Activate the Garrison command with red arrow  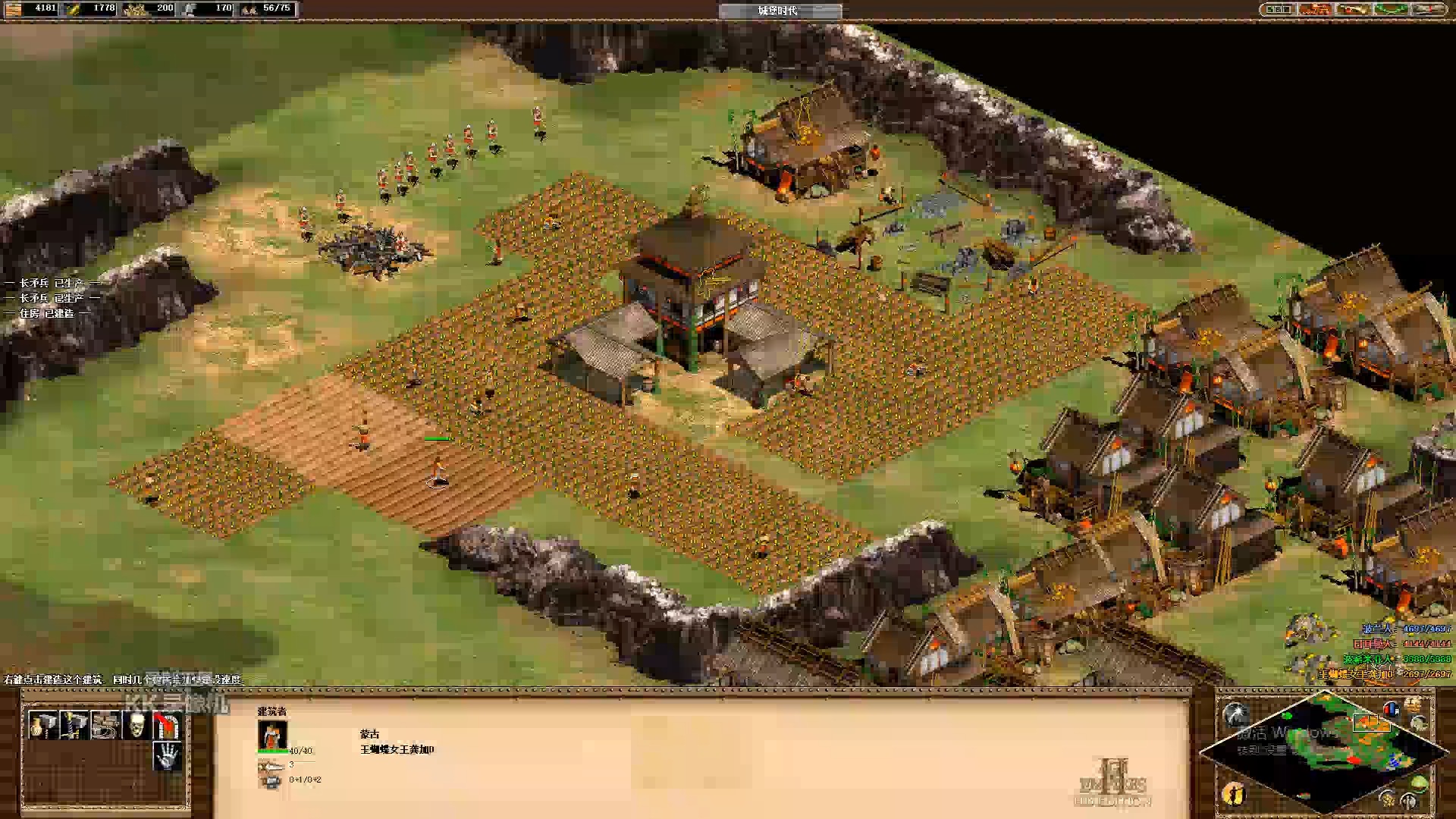click(x=168, y=726)
